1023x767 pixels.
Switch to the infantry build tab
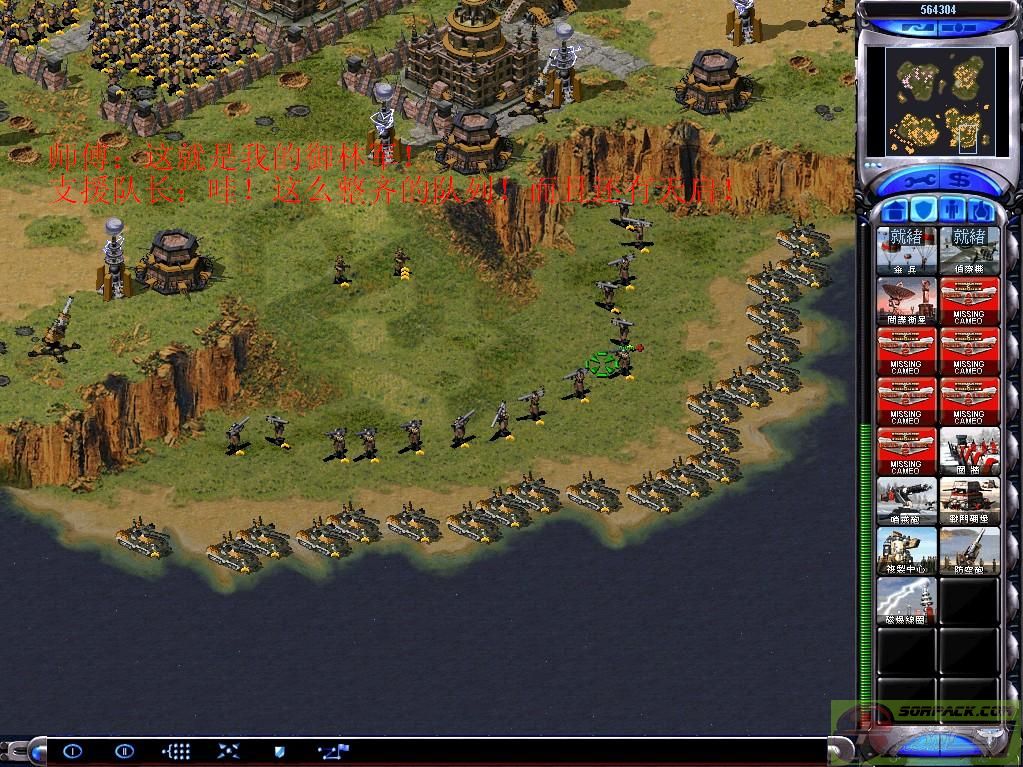[954, 211]
